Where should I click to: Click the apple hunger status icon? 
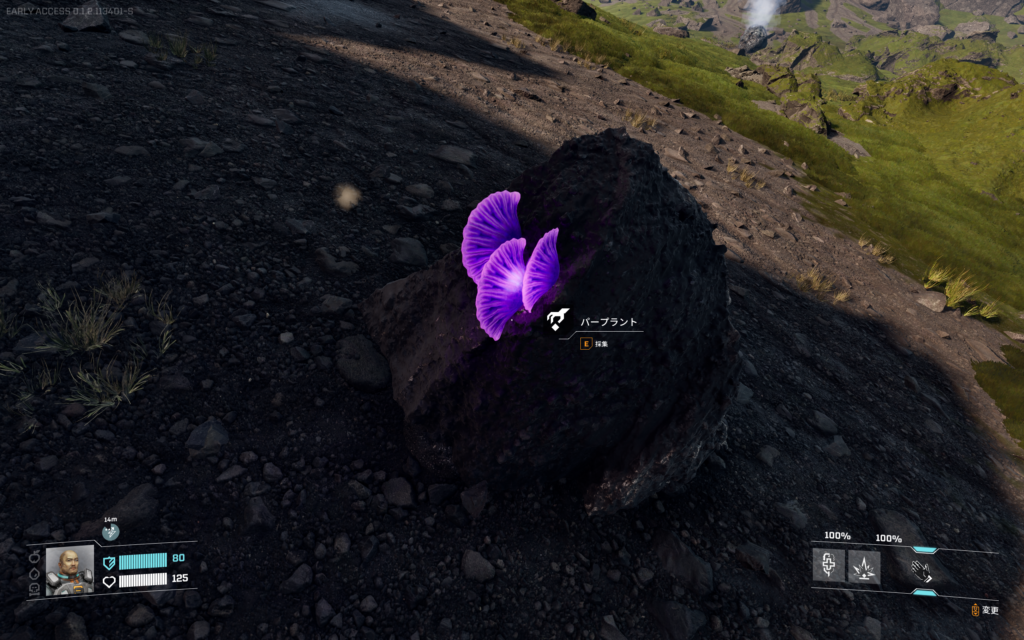coord(36,558)
